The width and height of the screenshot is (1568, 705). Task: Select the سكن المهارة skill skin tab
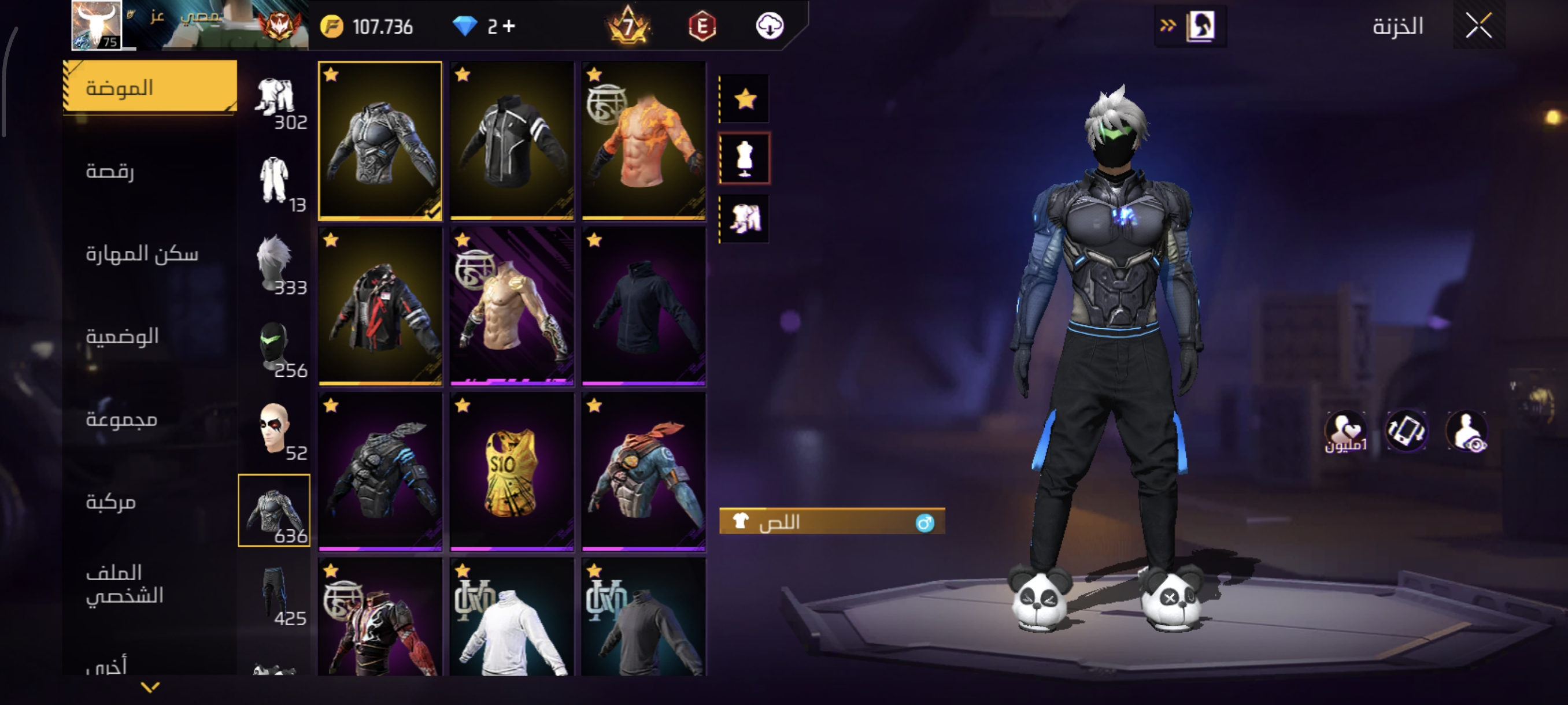click(142, 254)
